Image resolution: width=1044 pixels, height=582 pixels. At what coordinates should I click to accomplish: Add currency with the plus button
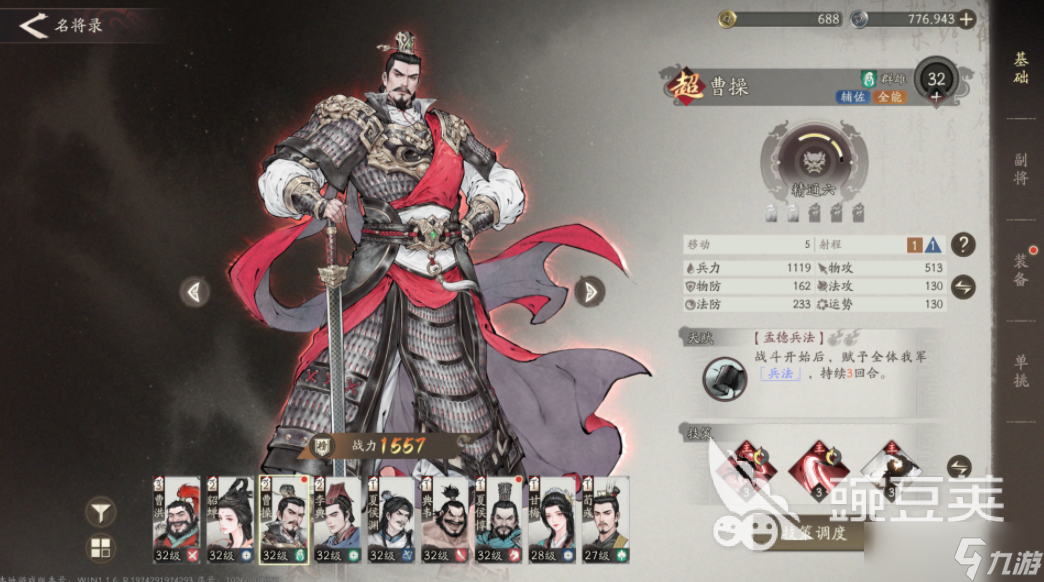(x=966, y=19)
